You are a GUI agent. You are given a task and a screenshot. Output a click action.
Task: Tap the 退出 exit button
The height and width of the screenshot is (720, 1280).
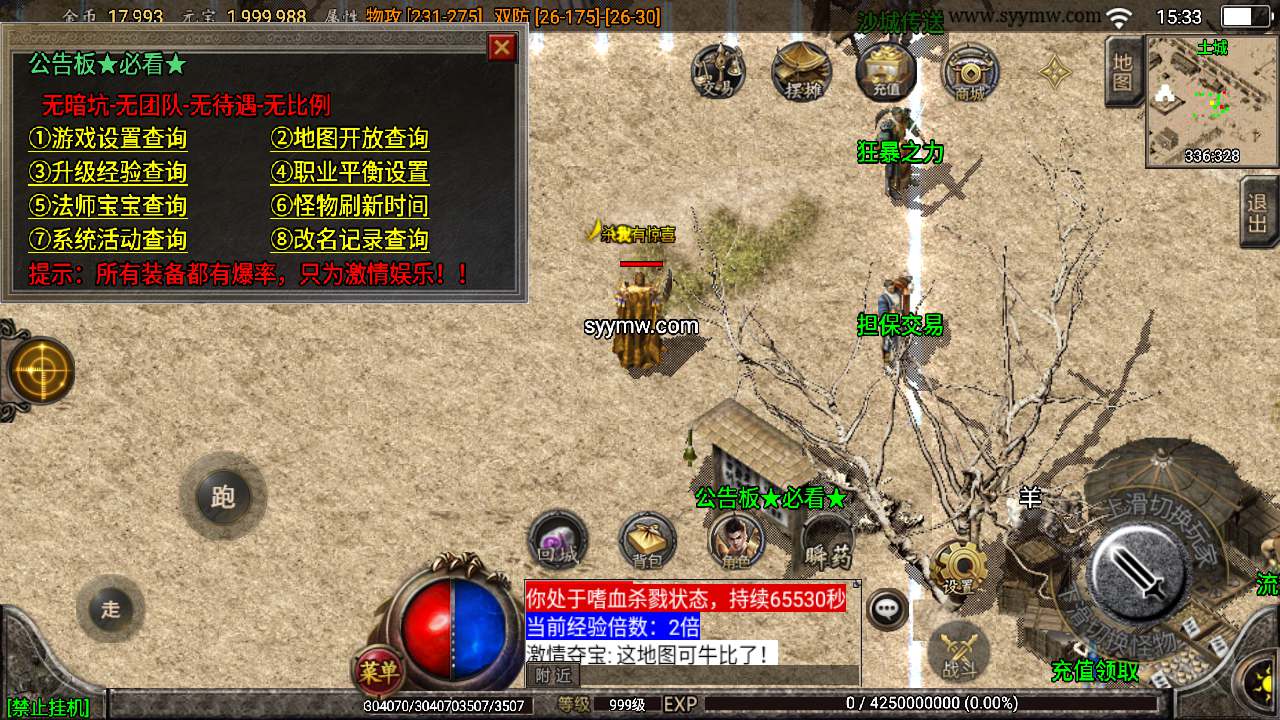(x=1258, y=211)
